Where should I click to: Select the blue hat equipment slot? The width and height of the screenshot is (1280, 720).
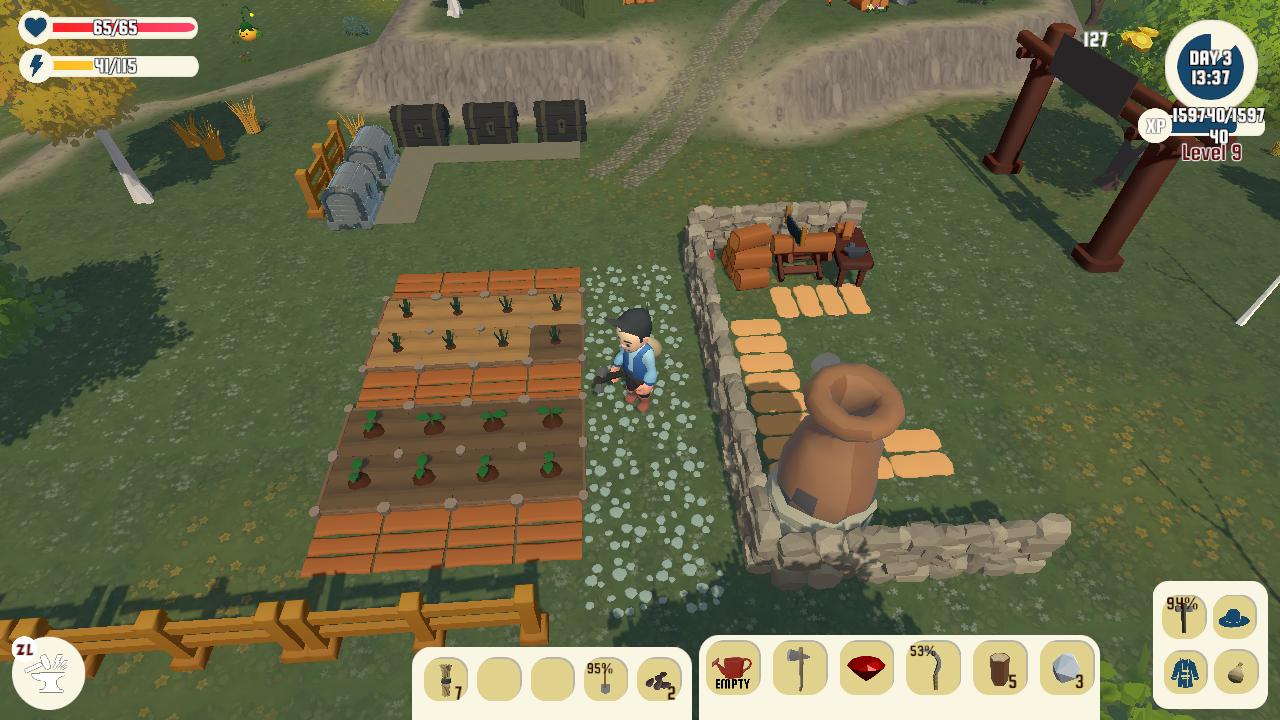pyautogui.click(x=1235, y=617)
